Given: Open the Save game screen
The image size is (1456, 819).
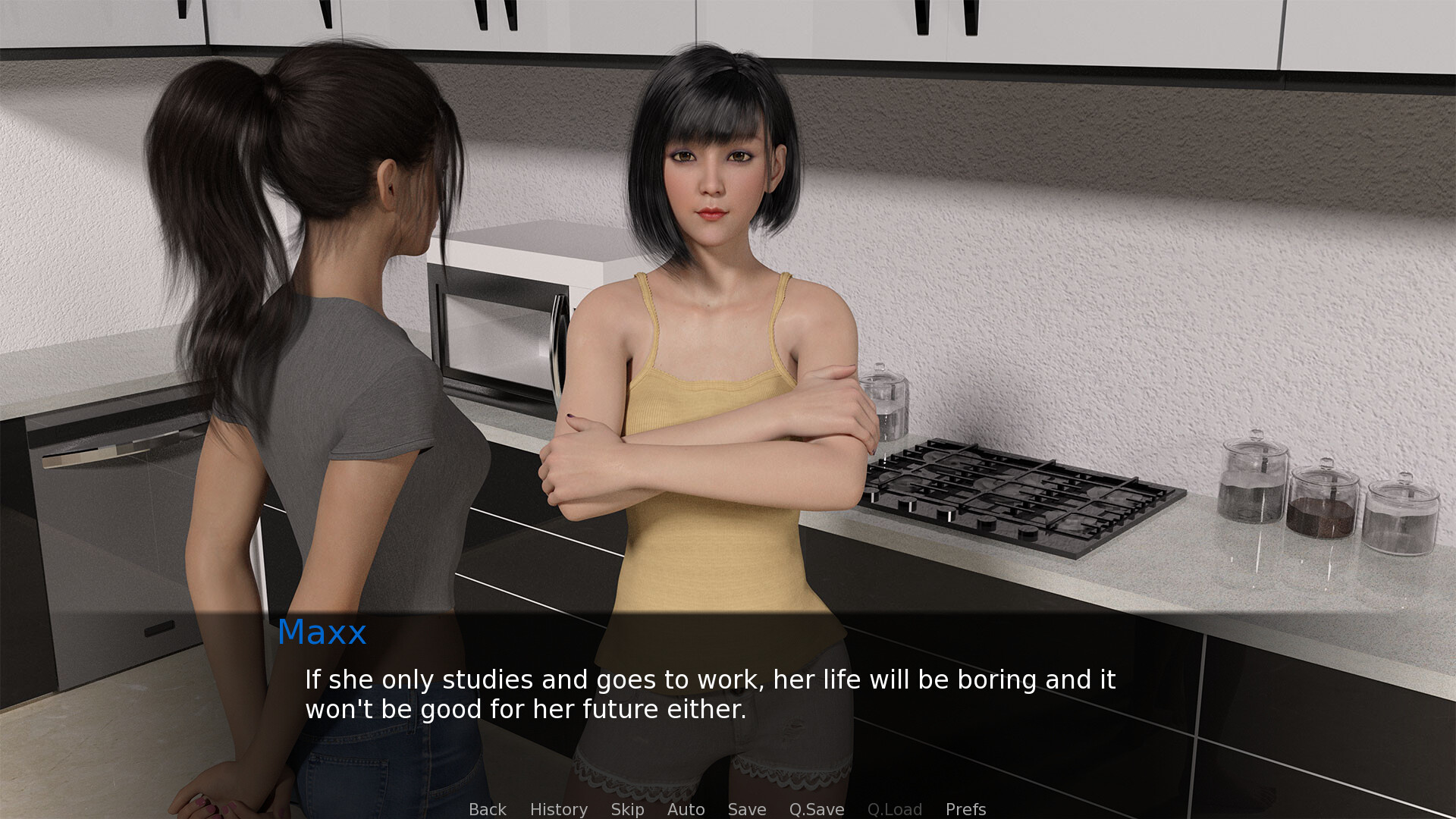Looking at the screenshot, I should pyautogui.click(x=746, y=809).
